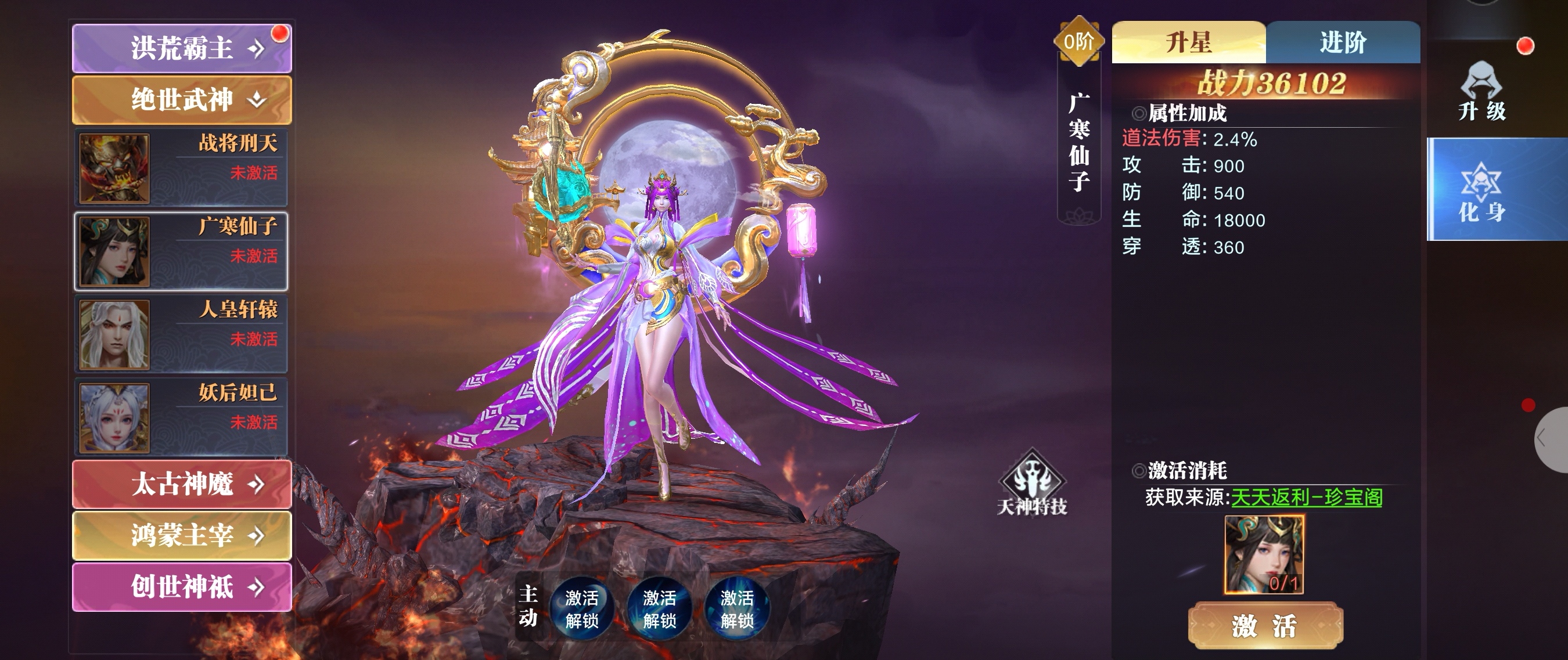
Task: Open the 创世神祇 category
Action: coord(181,587)
